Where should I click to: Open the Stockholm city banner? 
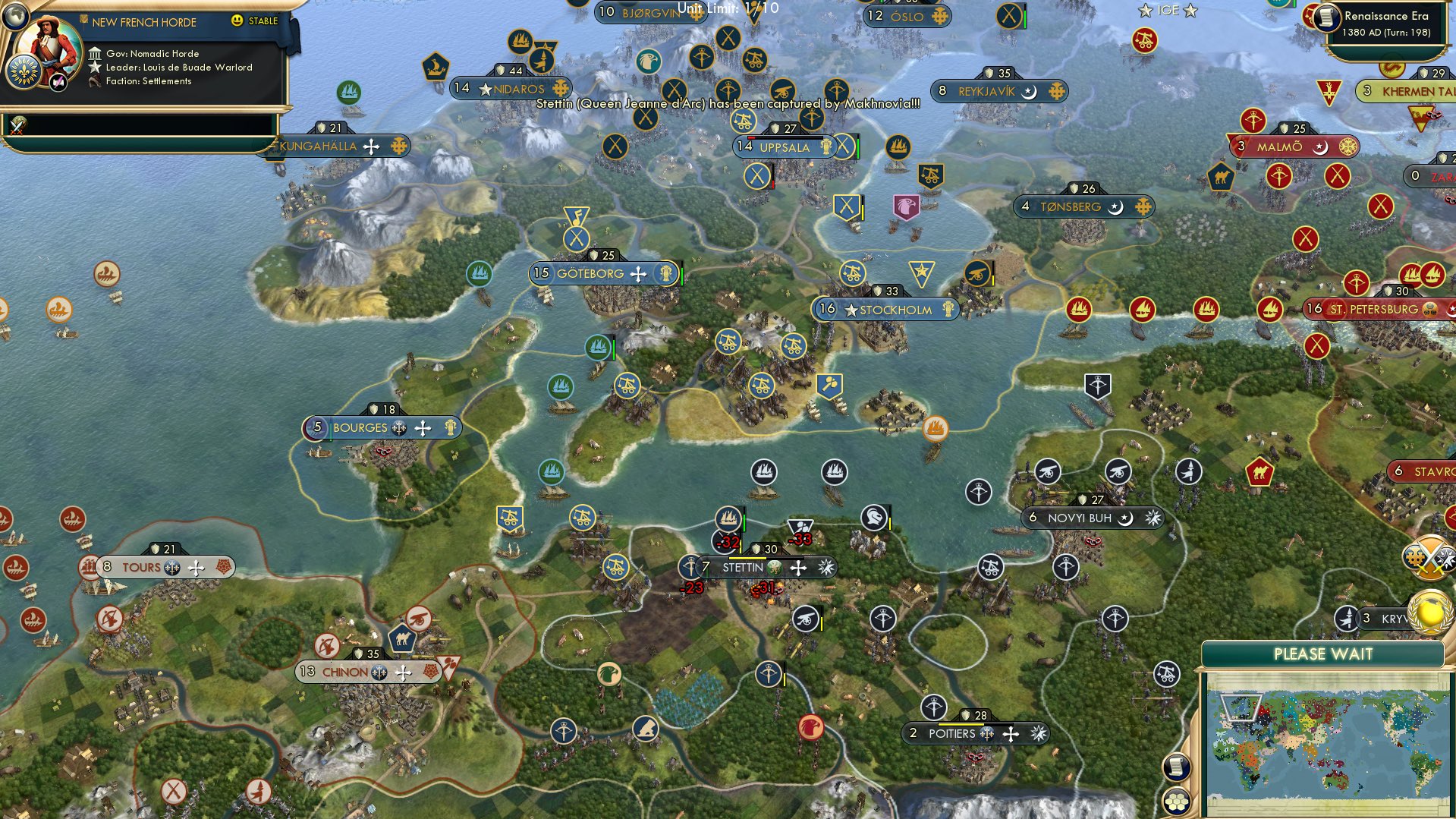[889, 310]
